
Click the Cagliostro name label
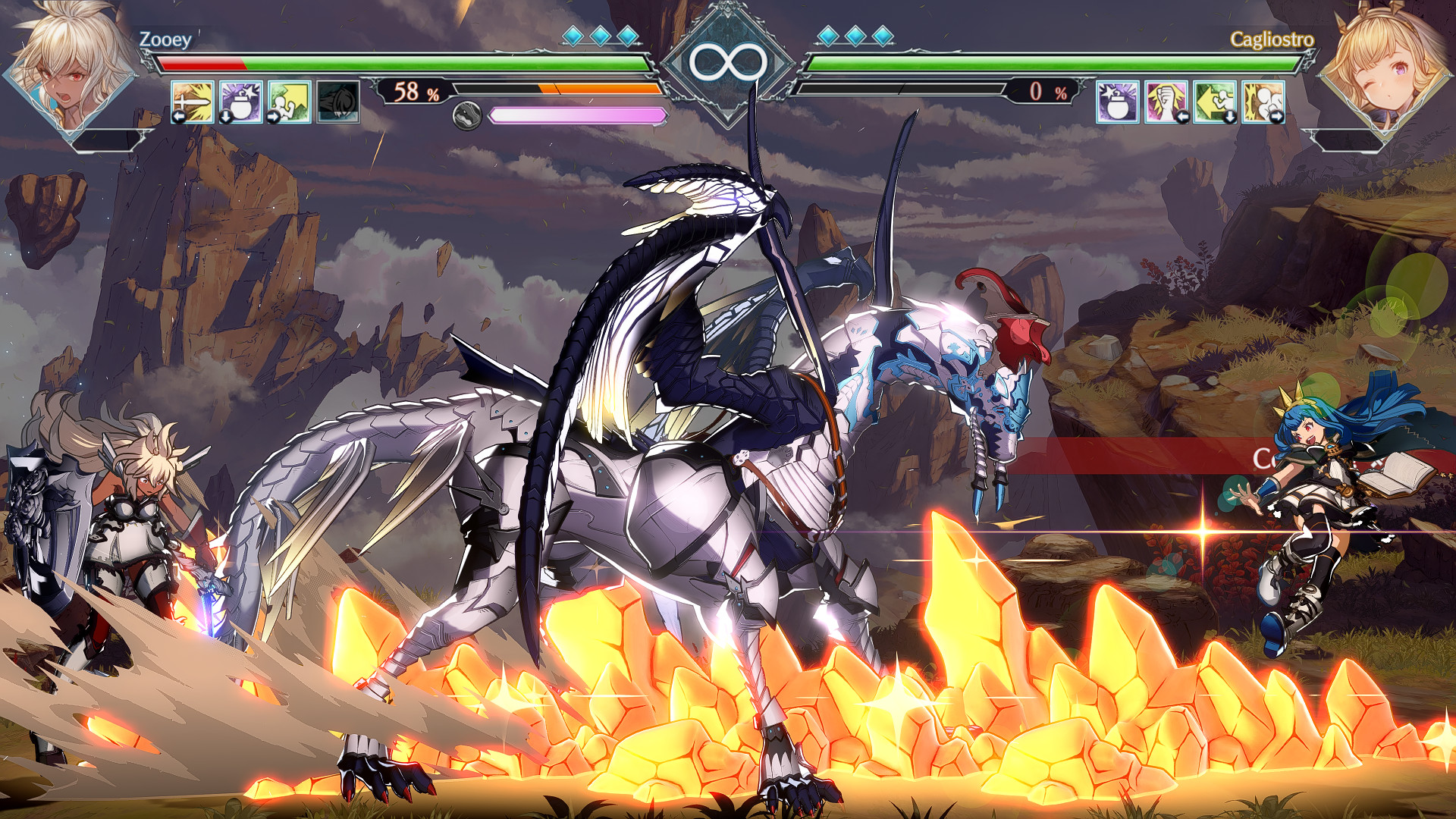coord(1274,42)
